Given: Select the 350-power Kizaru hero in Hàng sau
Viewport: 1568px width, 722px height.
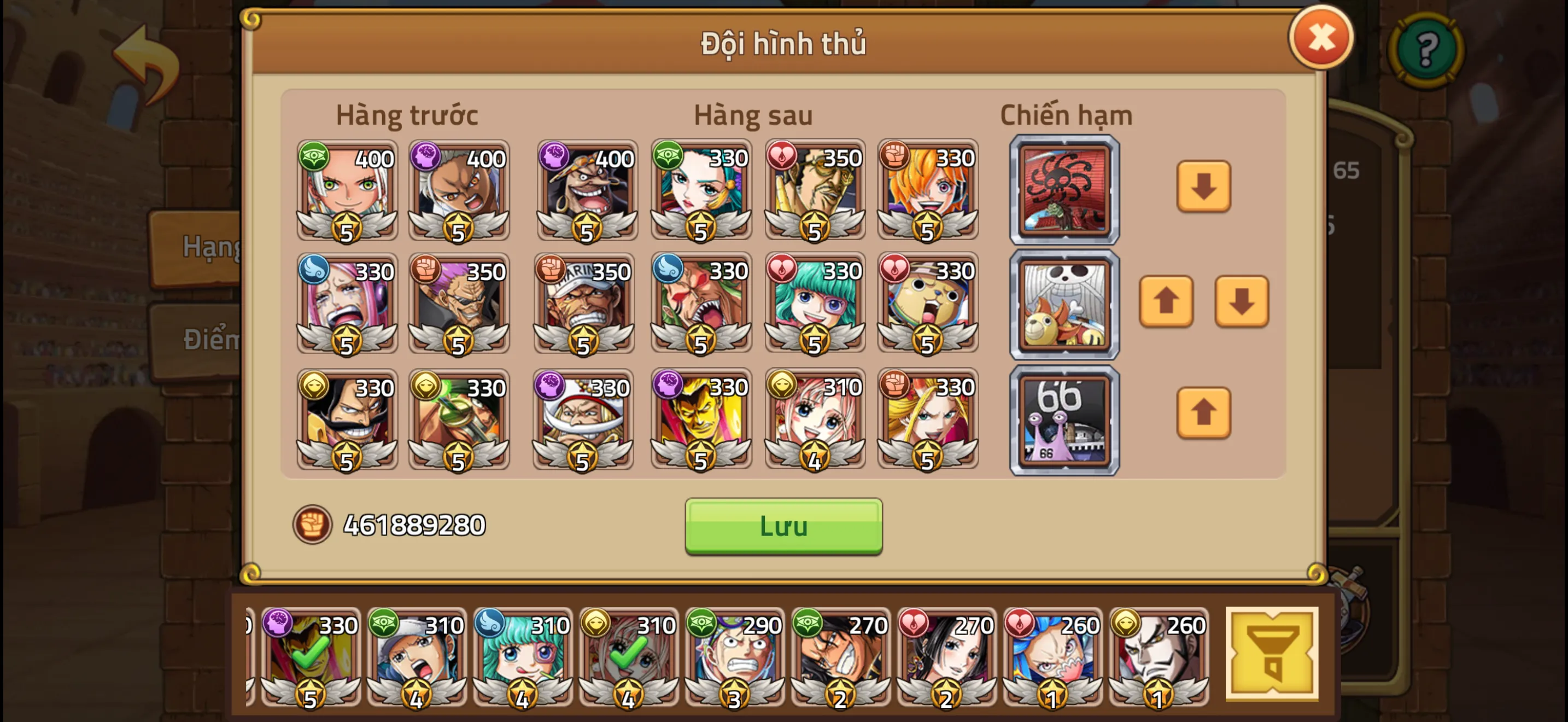Looking at the screenshot, I should click(x=816, y=192).
